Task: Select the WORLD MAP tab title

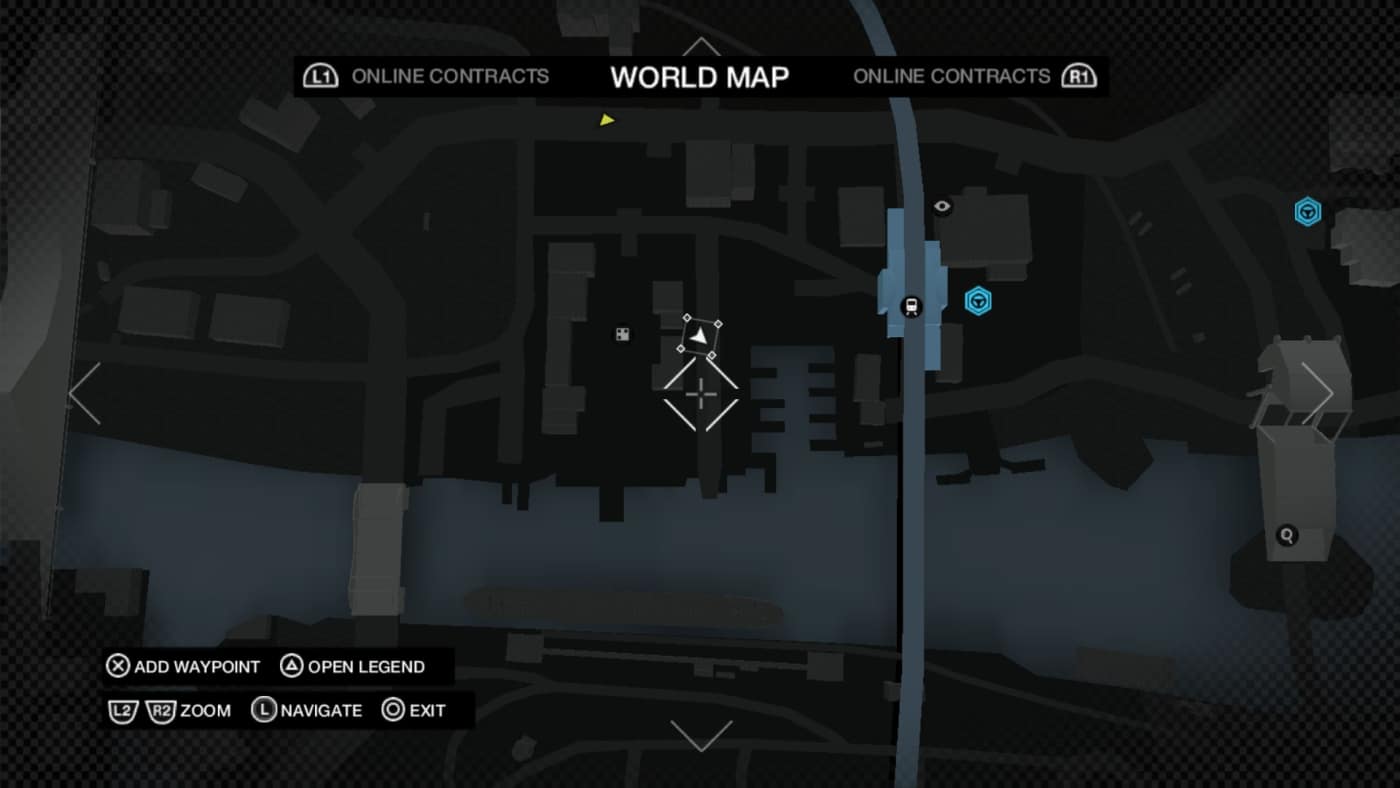Action: click(700, 76)
